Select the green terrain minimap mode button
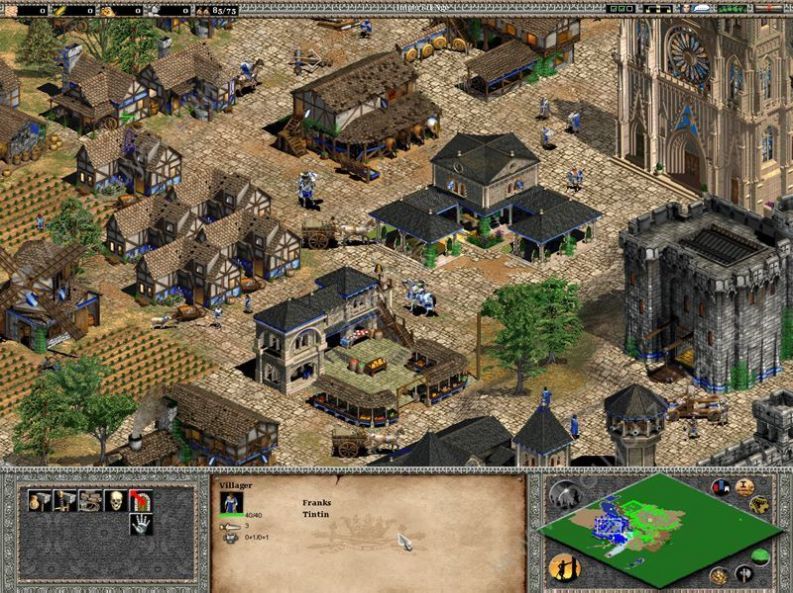The width and height of the screenshot is (793, 593). coord(759,557)
